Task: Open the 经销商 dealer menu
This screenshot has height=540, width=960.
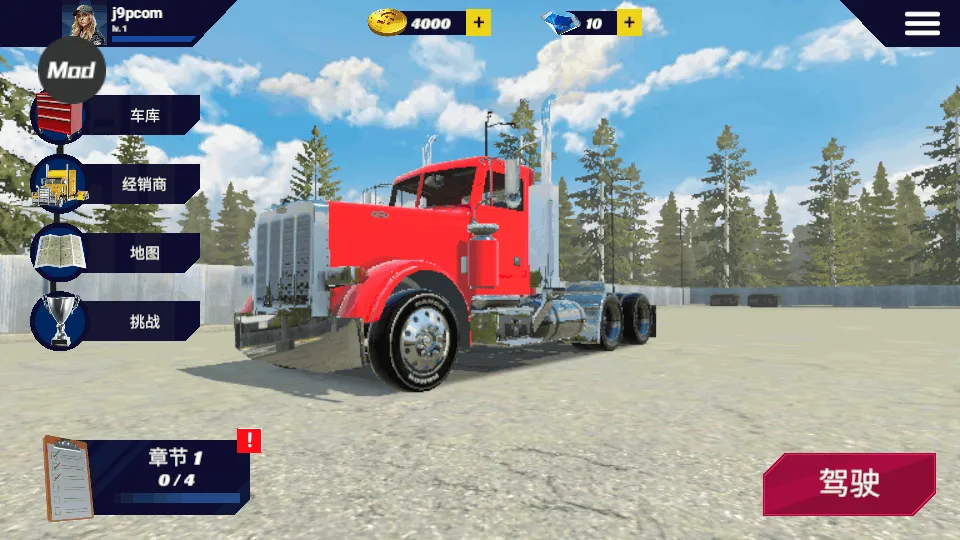Action: coord(130,184)
